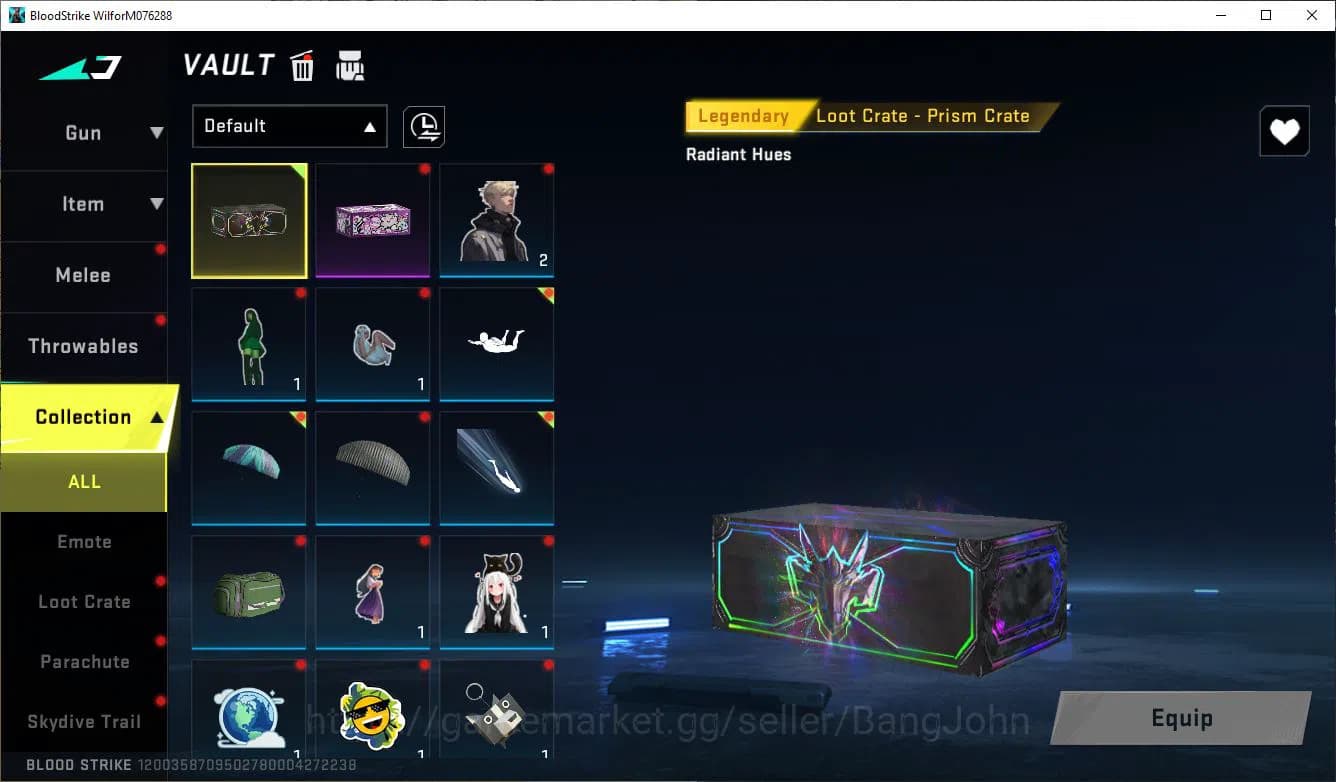Open the salvage items icon beside the trash
The width and height of the screenshot is (1336, 782).
point(349,64)
